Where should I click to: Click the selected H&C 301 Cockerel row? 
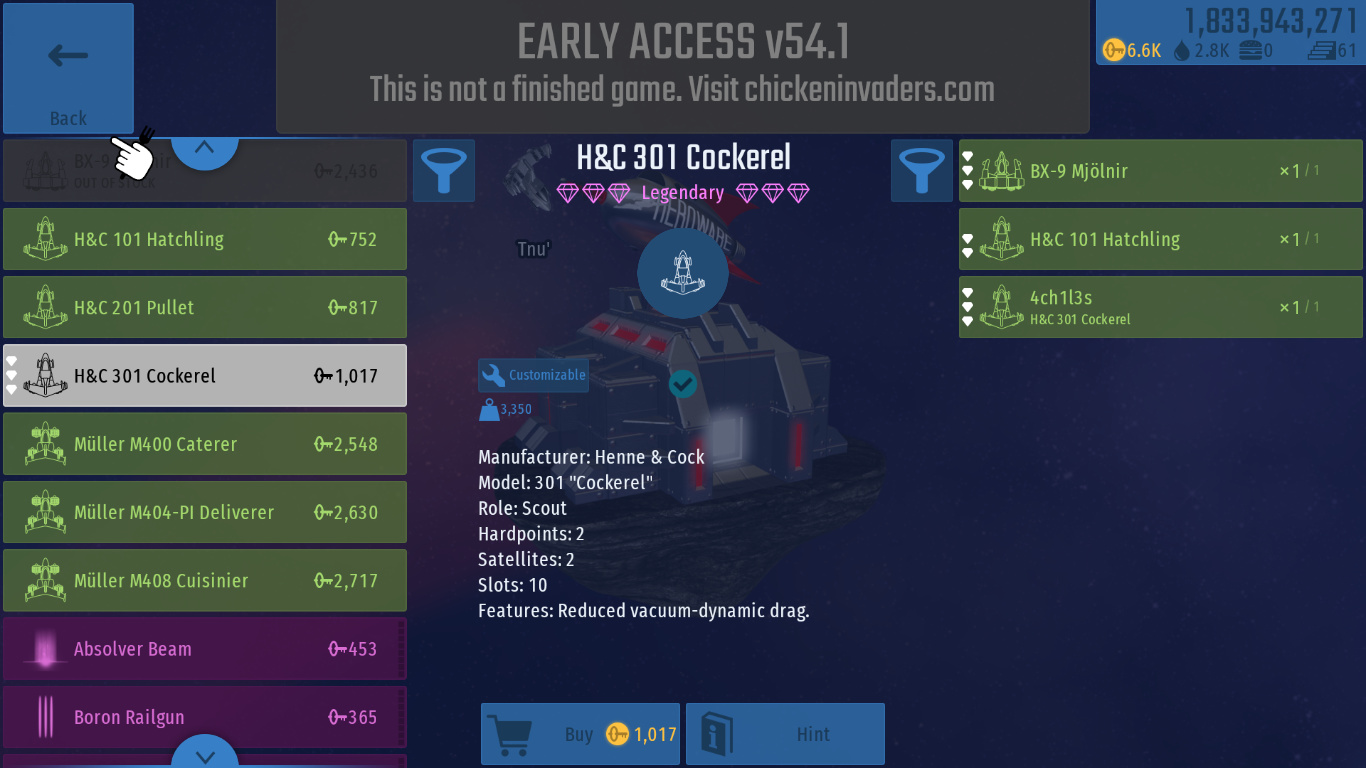point(205,376)
